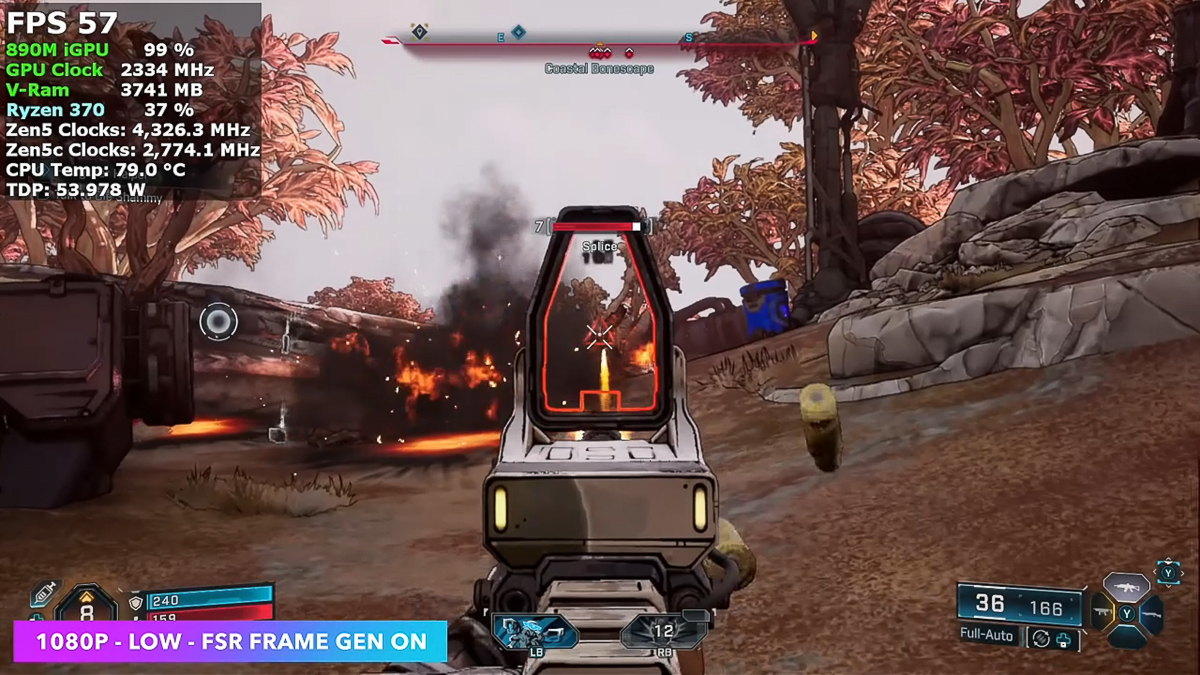Screen dimensions: 1200x675
Task: Click the yellow arrow at the compass end
Action: coord(814,37)
